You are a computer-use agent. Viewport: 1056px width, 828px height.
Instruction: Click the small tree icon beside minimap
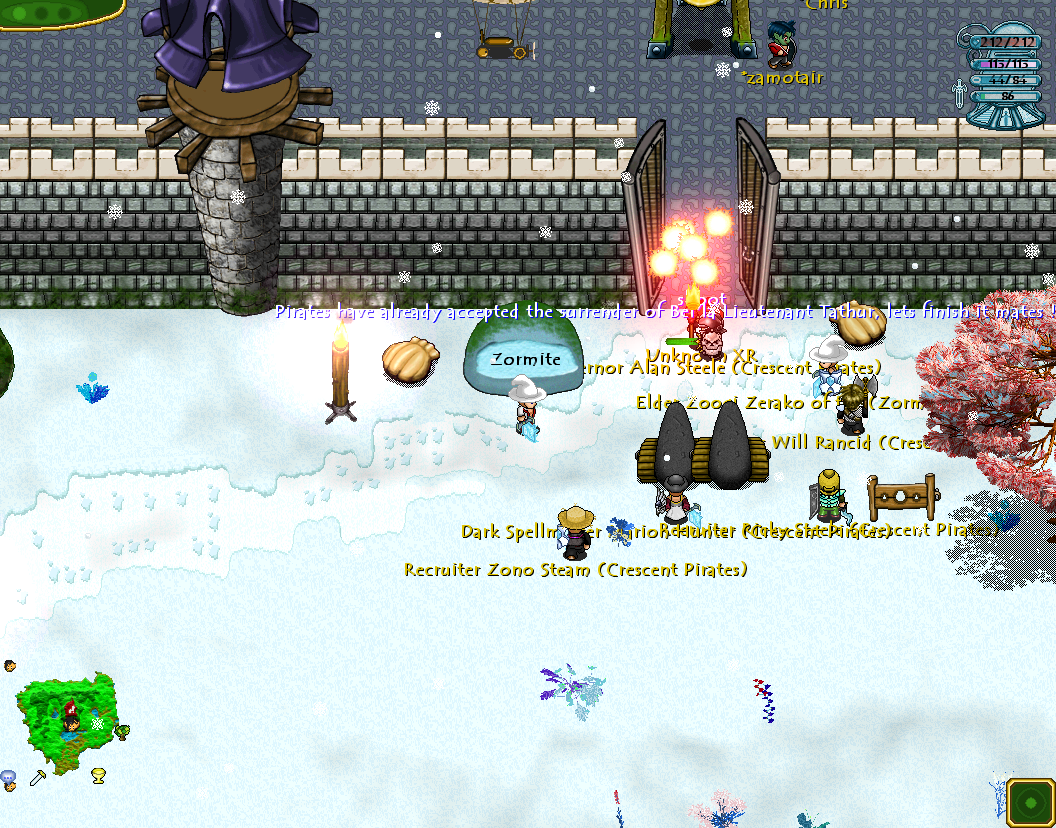122,733
